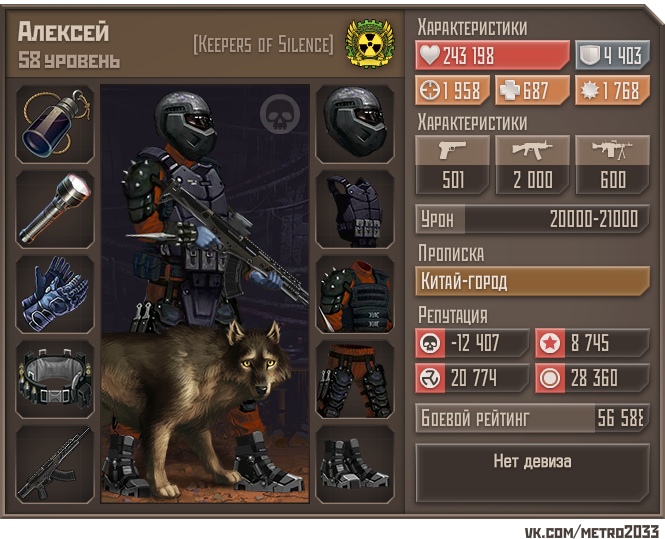The image size is (665, 539).
Task: Select the armored pants slot
Action: [x=355, y=378]
